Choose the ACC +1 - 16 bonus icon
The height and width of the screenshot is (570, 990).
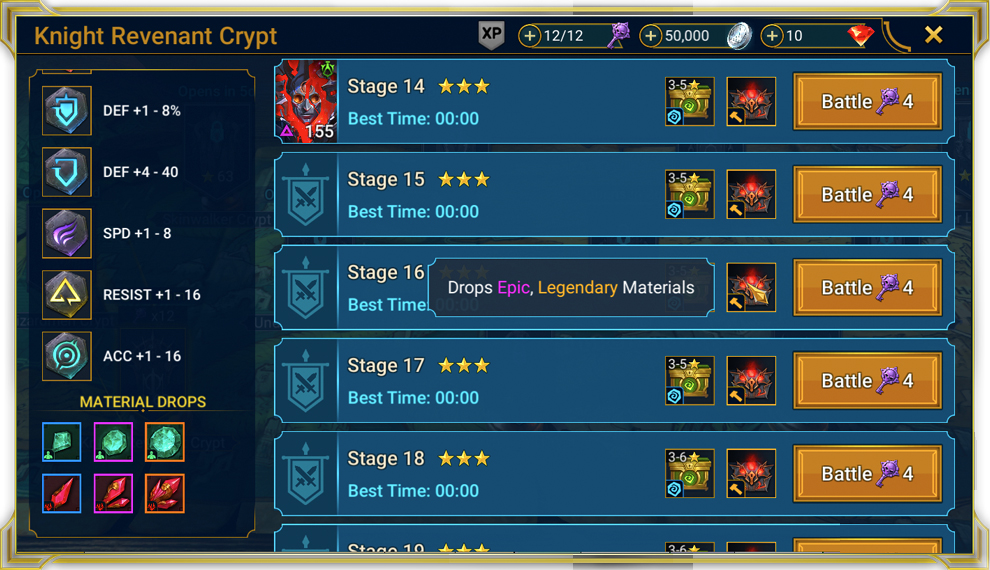pyautogui.click(x=67, y=356)
